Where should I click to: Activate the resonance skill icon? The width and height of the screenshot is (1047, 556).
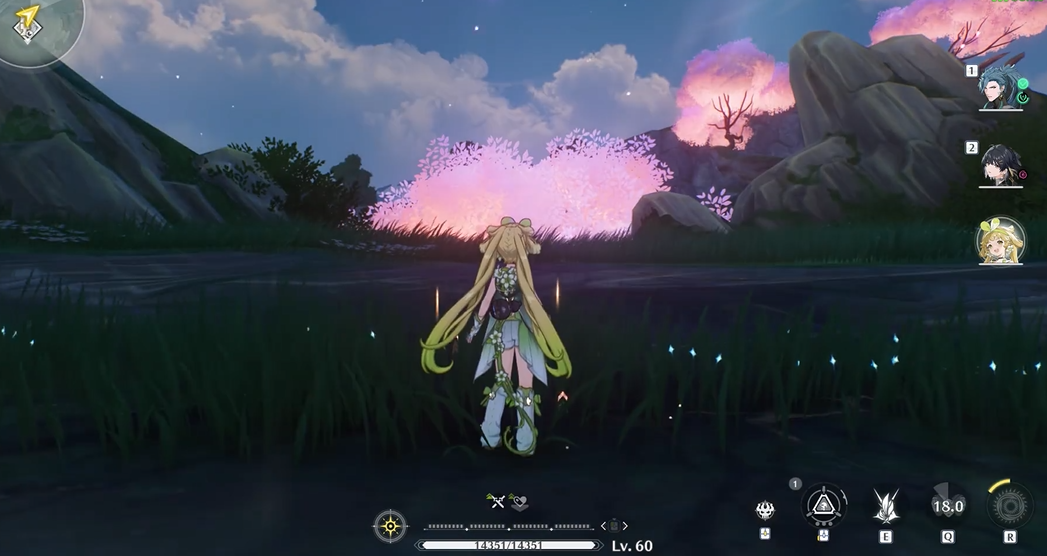coord(885,506)
